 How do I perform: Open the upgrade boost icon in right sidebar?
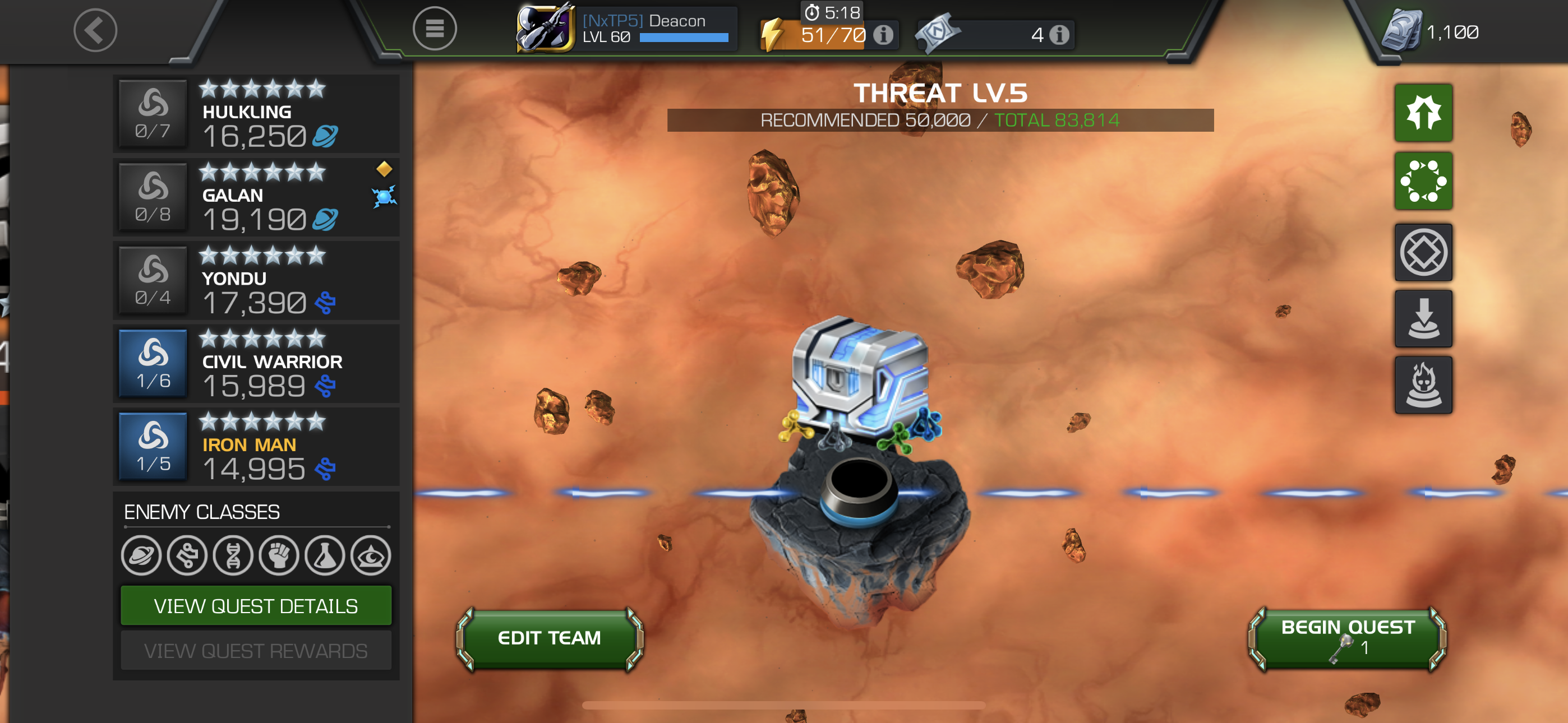(1424, 113)
